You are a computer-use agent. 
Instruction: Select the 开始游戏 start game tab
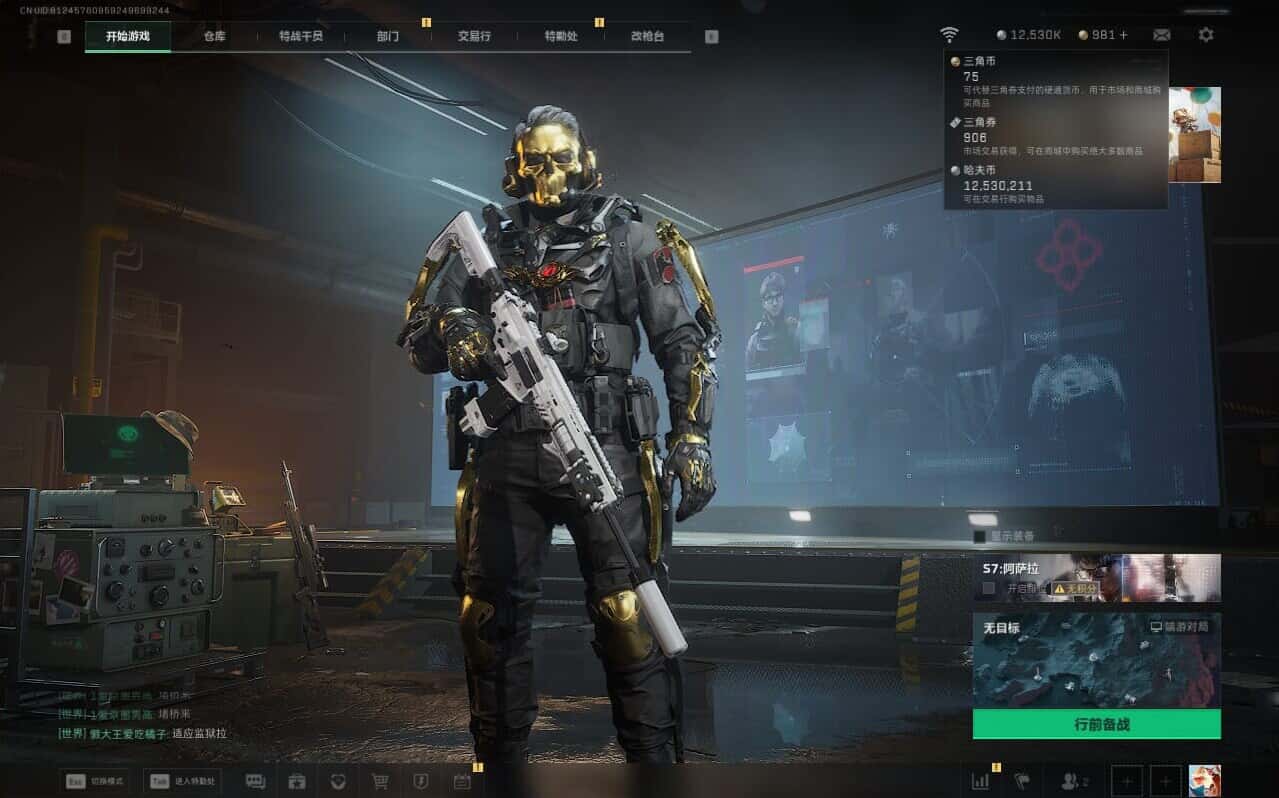tap(128, 36)
